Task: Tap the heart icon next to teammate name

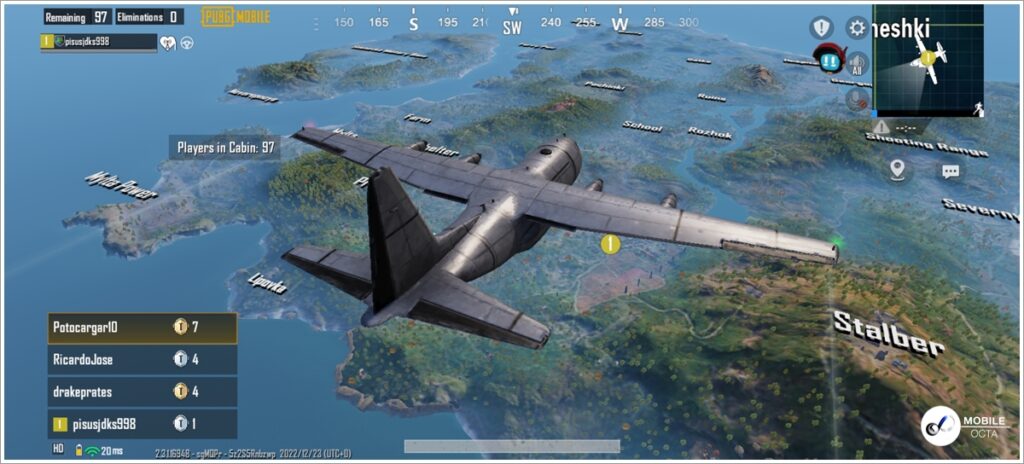Action: 168,43
